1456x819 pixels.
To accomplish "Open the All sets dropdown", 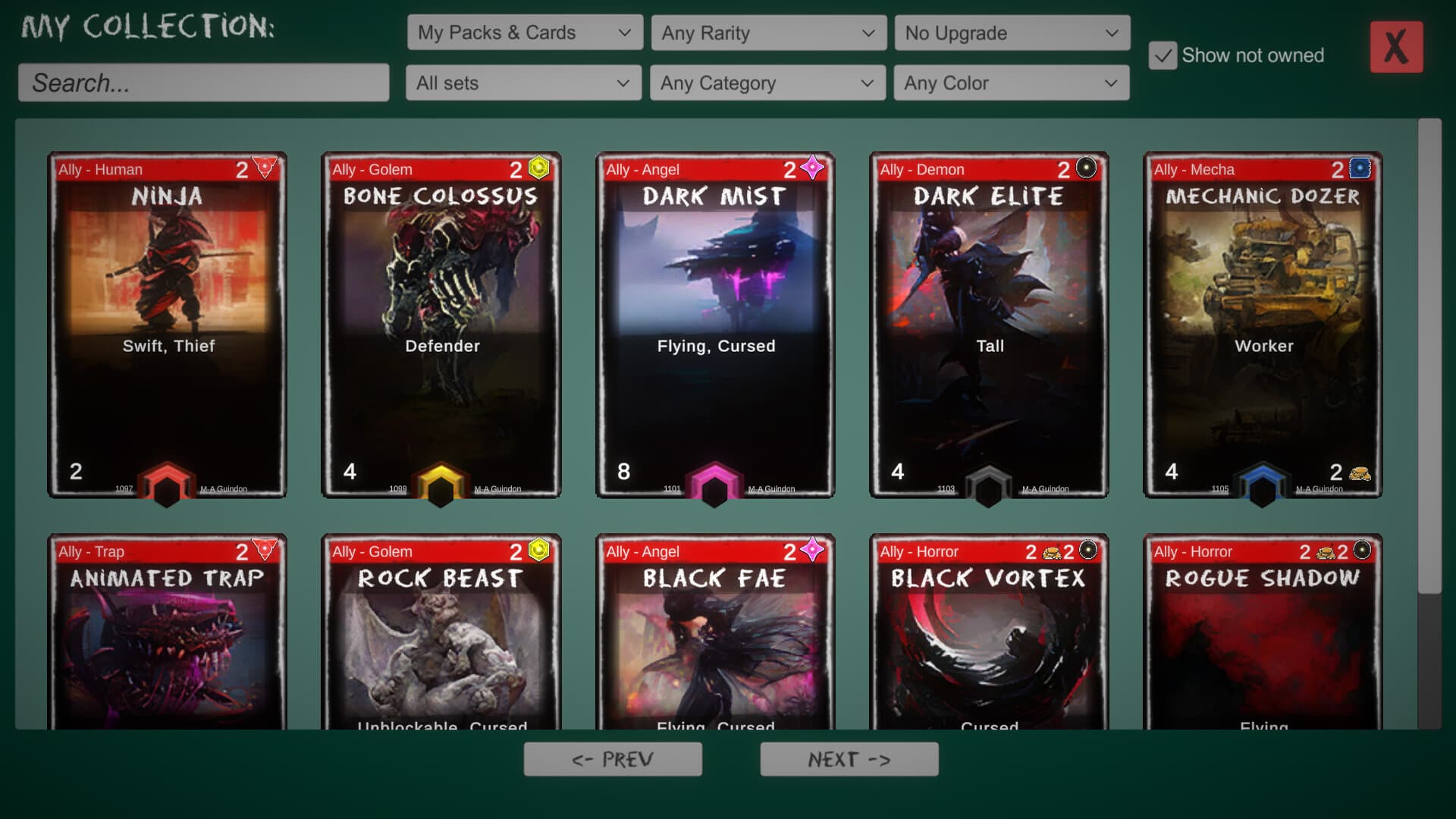I will (x=522, y=83).
